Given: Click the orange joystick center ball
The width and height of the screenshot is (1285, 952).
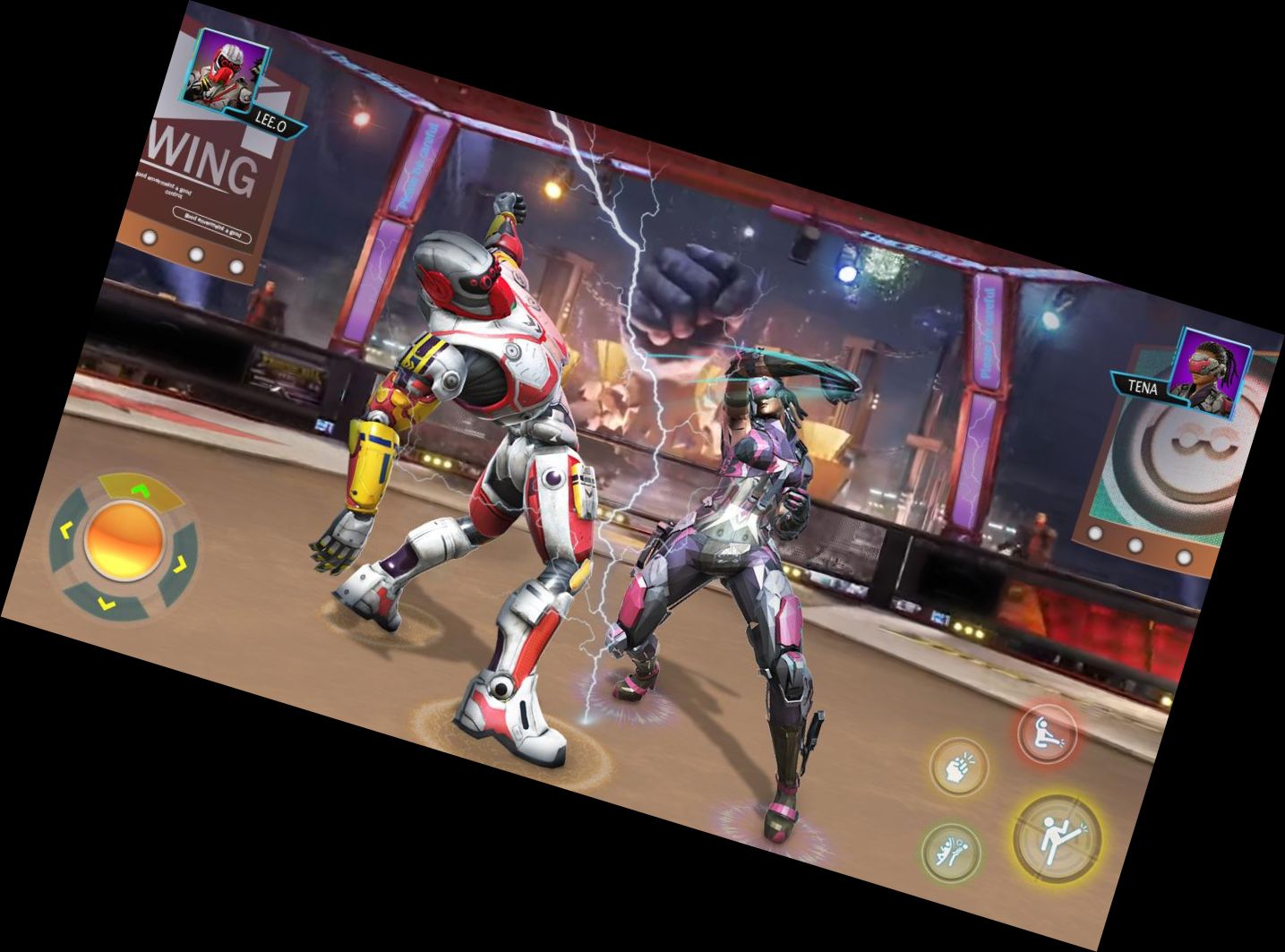Looking at the screenshot, I should (x=124, y=540).
